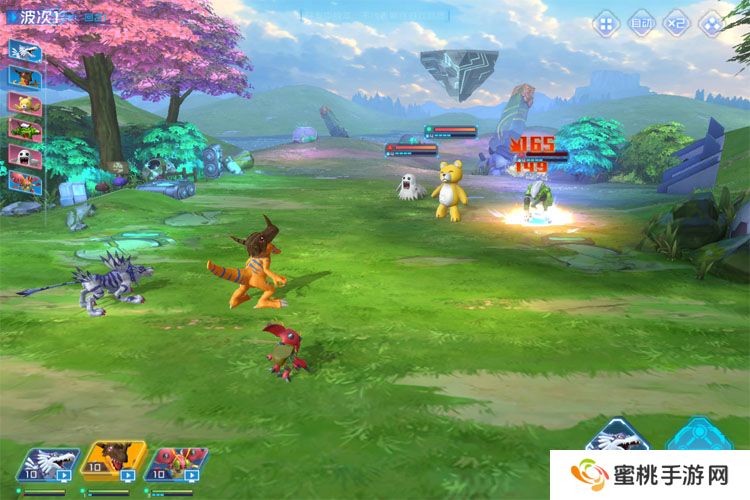The image size is (750, 500).
Task: Select the red bird Digimon in turn order
Action: [x=25, y=181]
